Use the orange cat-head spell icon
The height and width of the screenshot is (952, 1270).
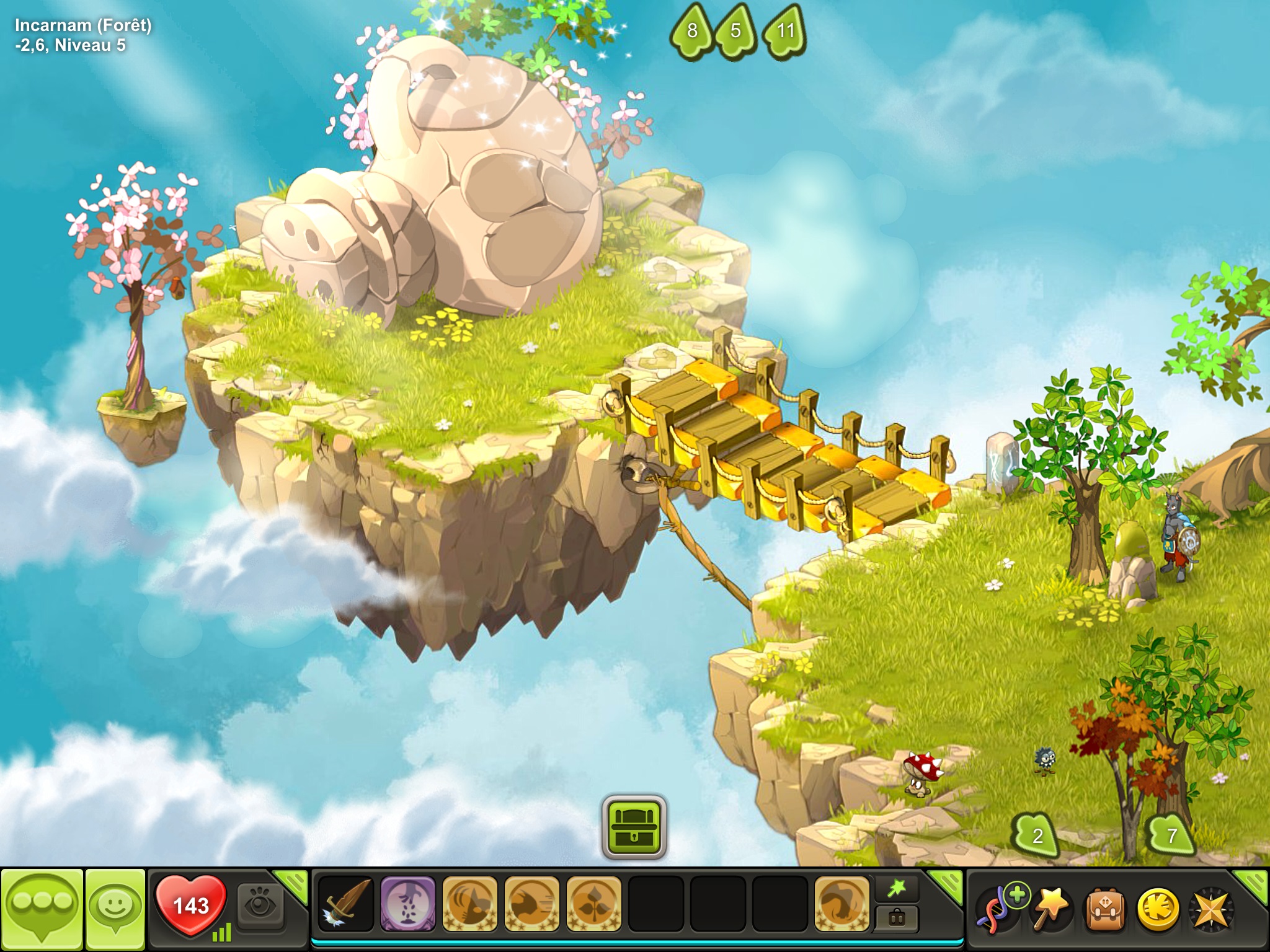(469, 904)
